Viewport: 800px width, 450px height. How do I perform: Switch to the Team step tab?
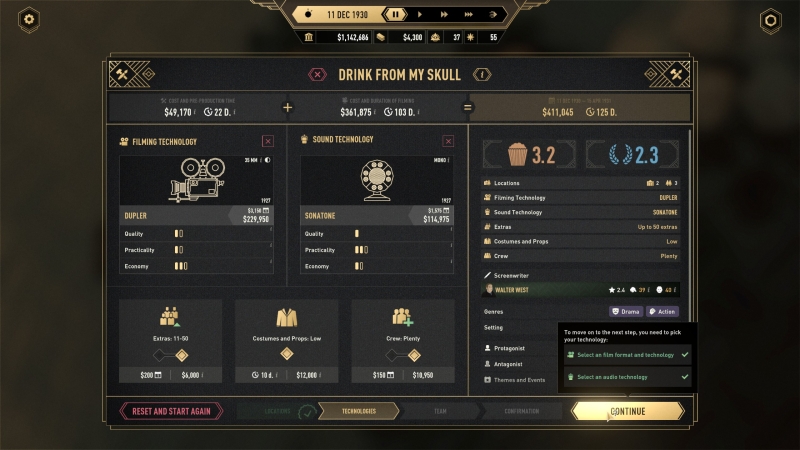pos(438,411)
